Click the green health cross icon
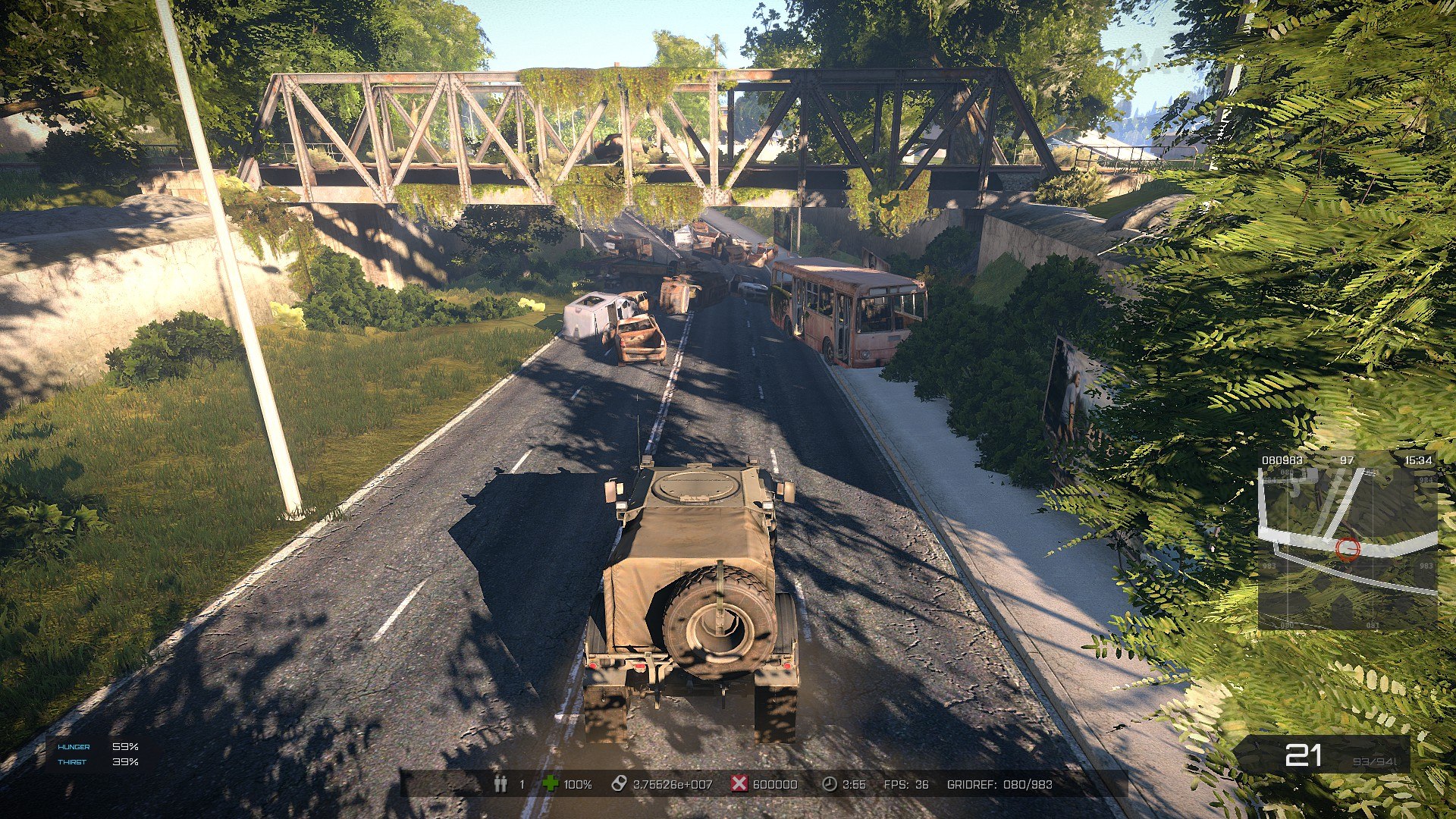The height and width of the screenshot is (819, 1456). pyautogui.click(x=551, y=784)
